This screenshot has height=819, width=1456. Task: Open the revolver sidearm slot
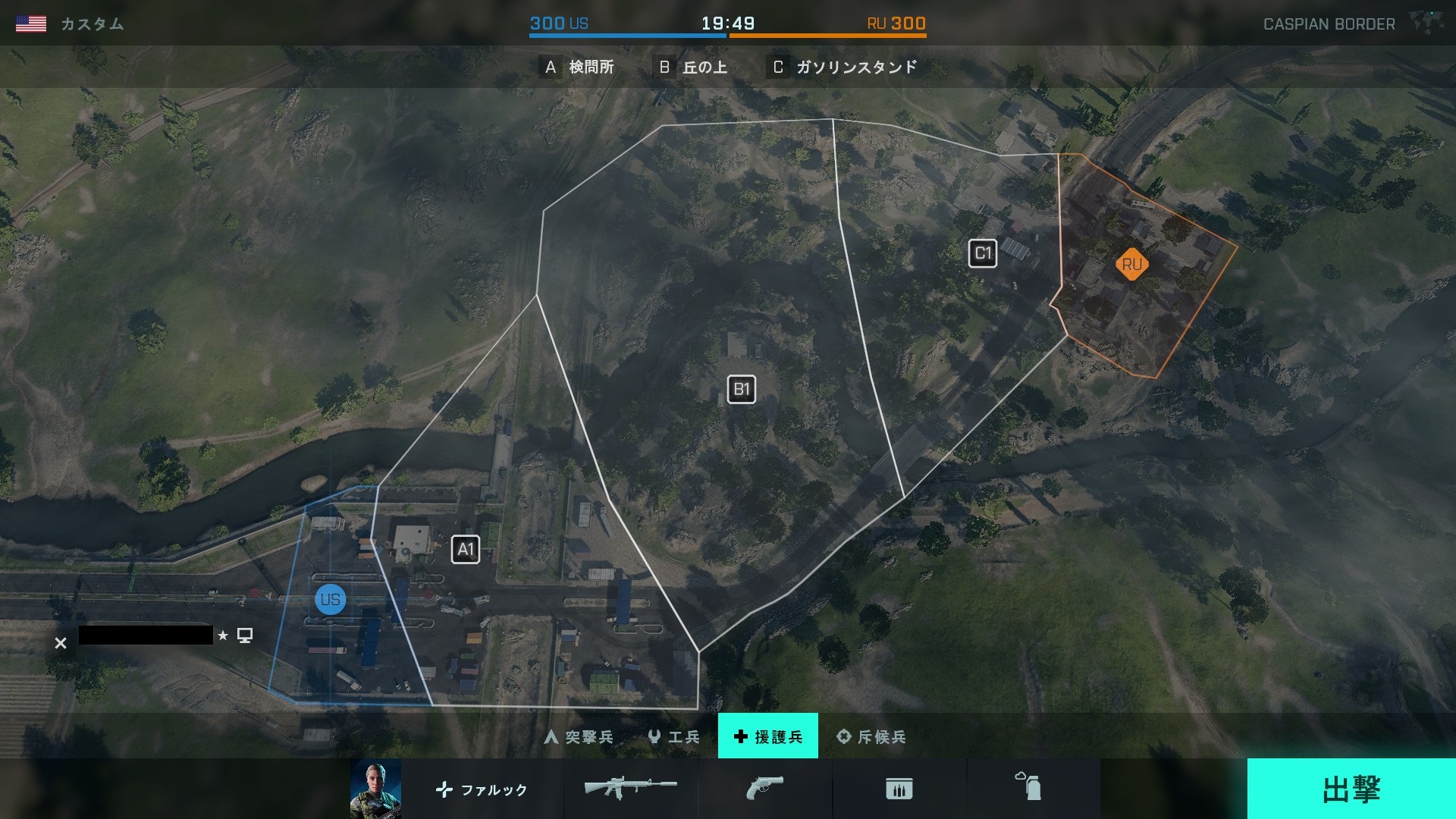[764, 789]
